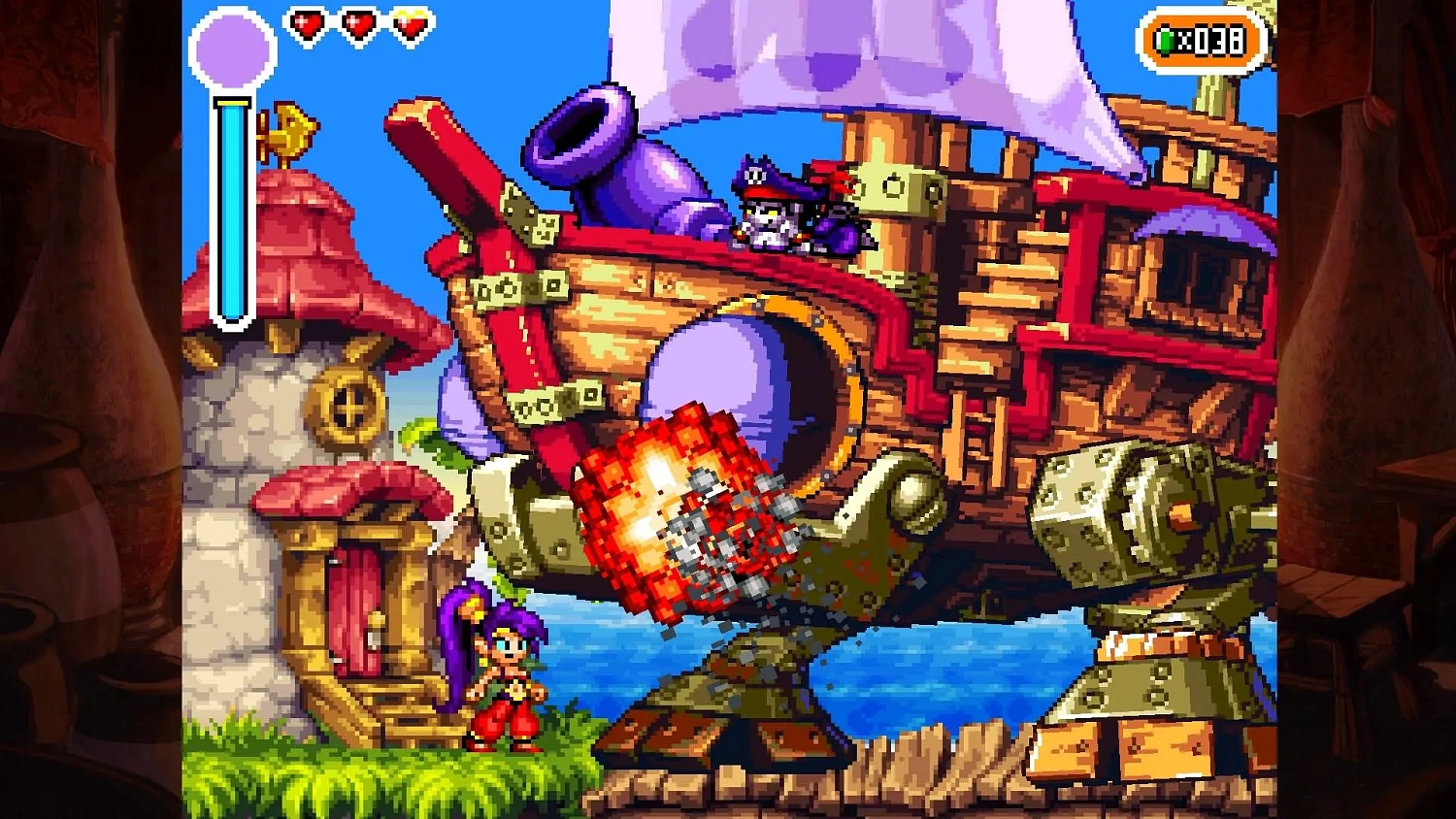Click the second heart icon
Image resolution: width=1456 pixels, height=819 pixels.
point(358,26)
